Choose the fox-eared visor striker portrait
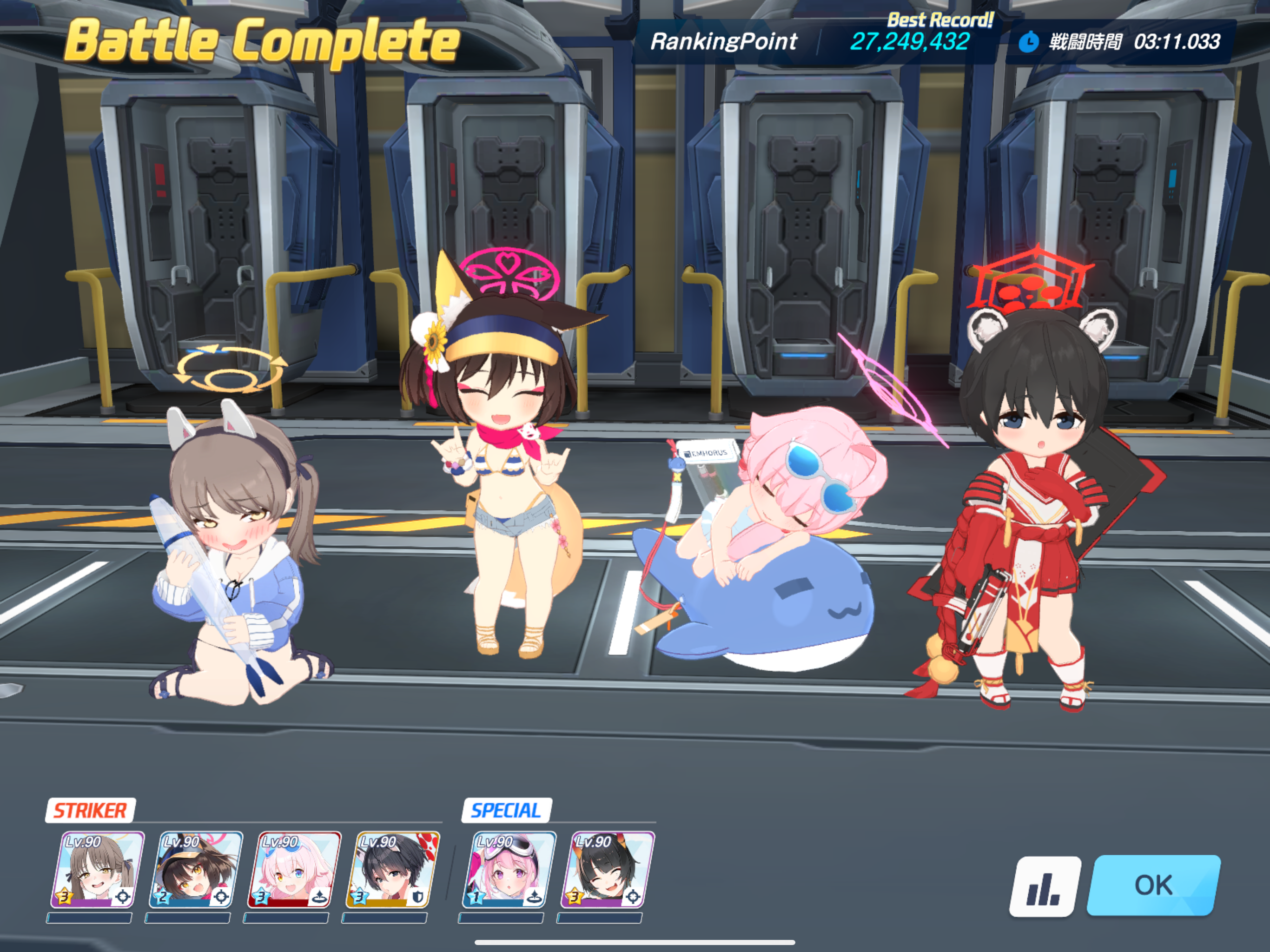 click(x=196, y=870)
